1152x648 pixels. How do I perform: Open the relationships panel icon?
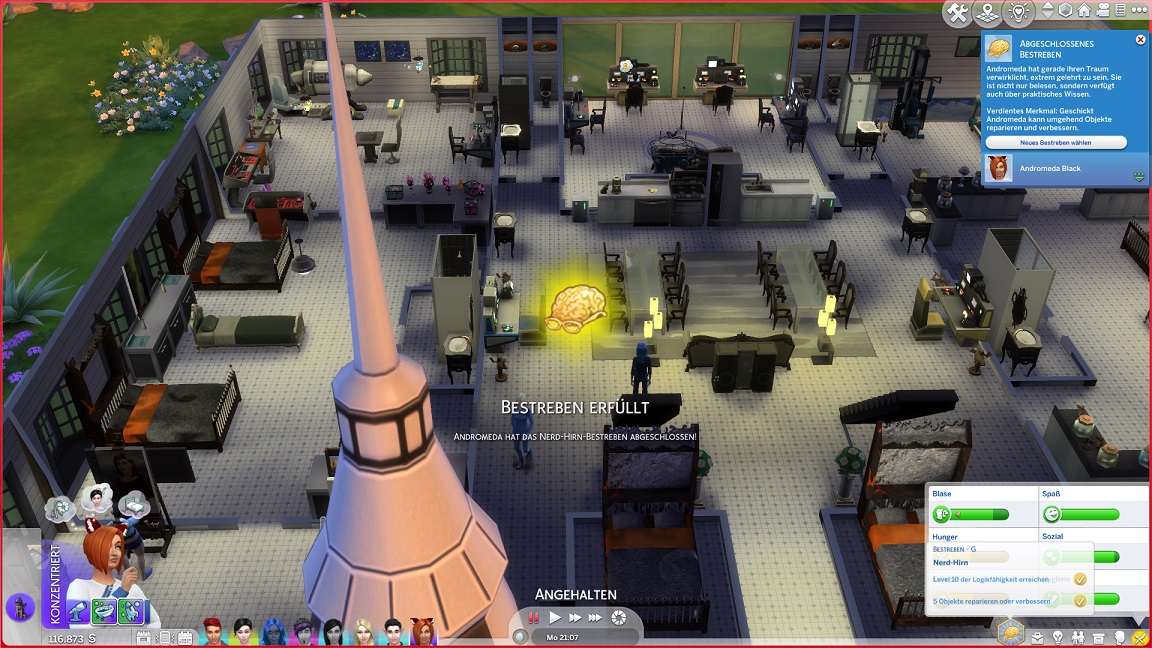tap(1078, 637)
